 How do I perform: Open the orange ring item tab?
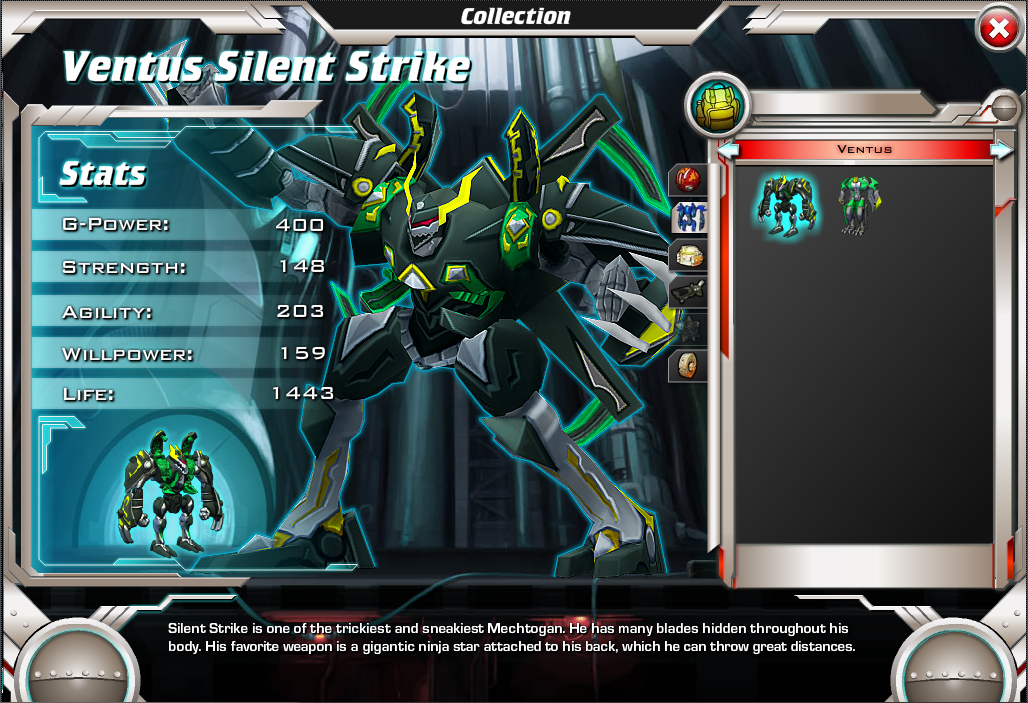point(689,366)
